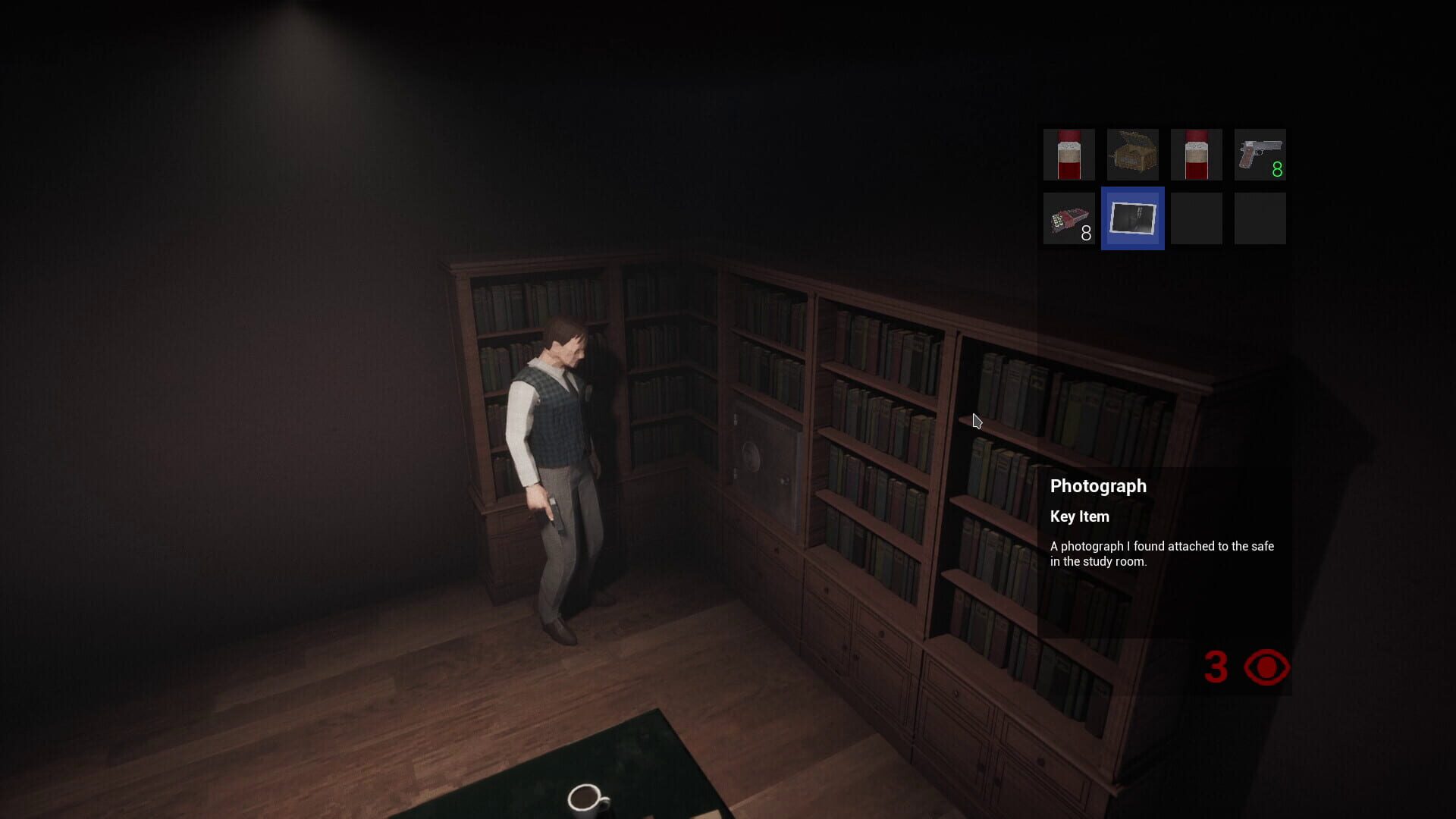
Task: Equip the pistol showing 8 rounds
Action: (x=1259, y=155)
